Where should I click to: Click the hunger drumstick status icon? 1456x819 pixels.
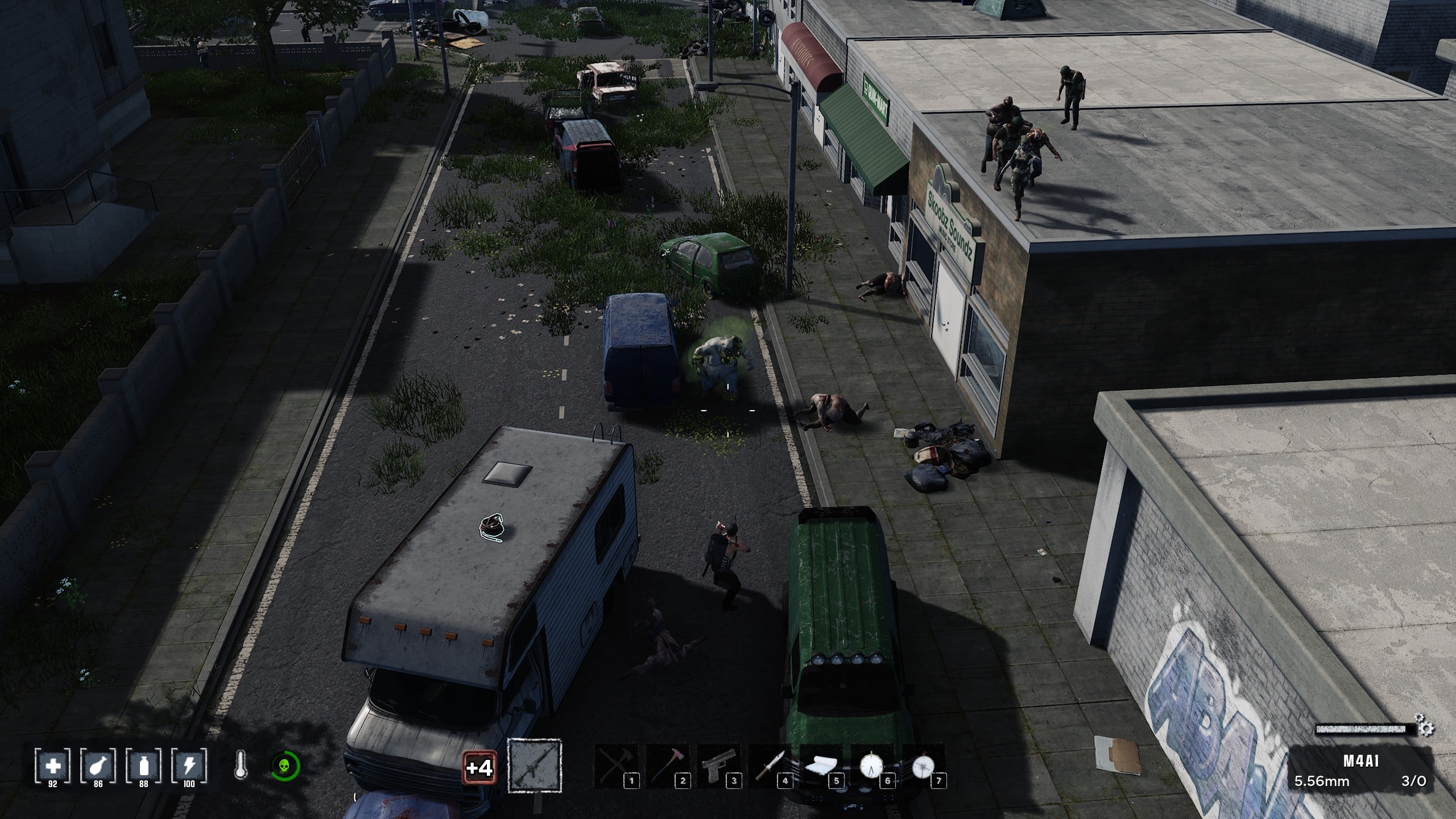point(98,766)
